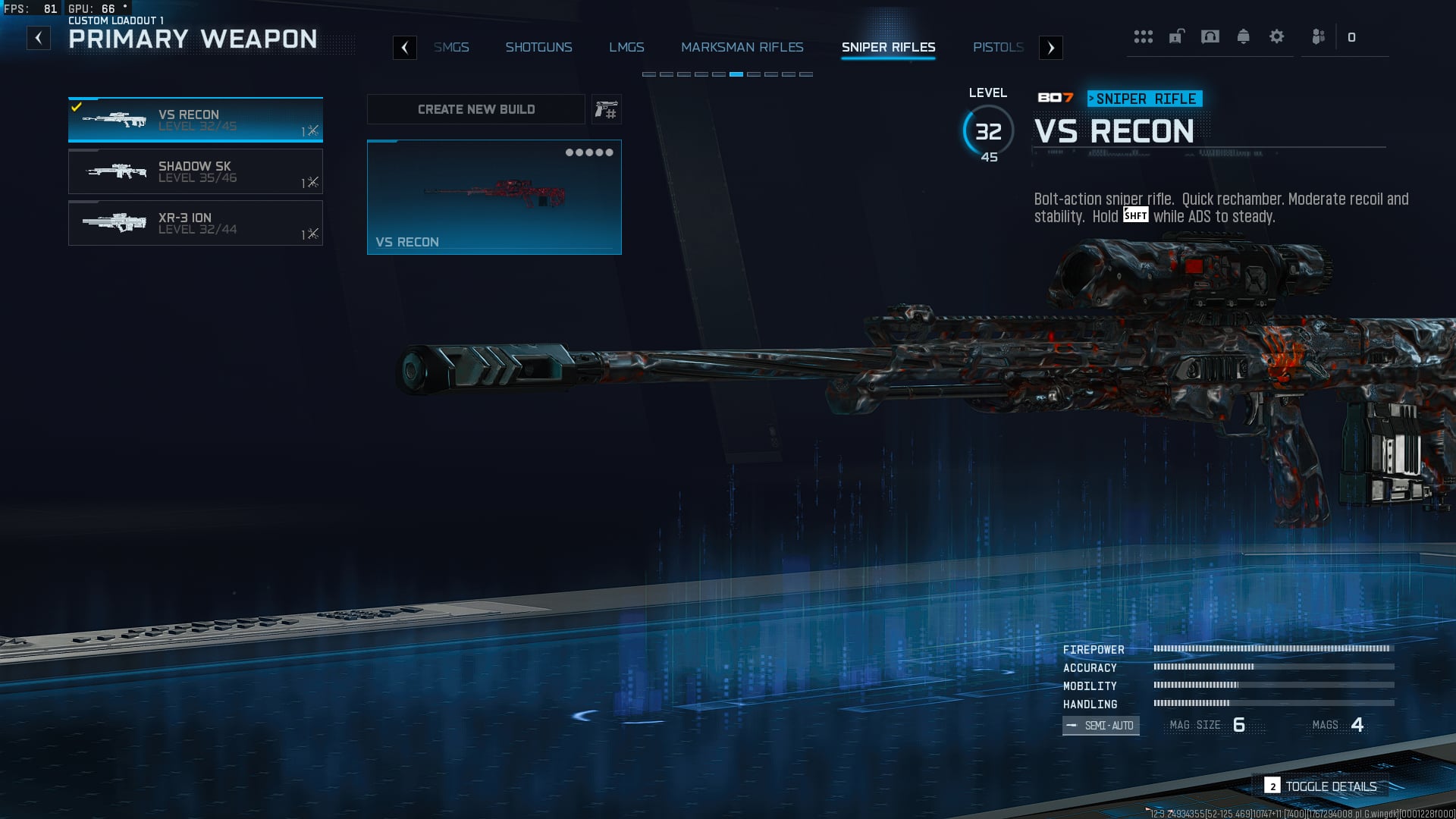
Task: Open the build code import icon
Action: coord(606,110)
